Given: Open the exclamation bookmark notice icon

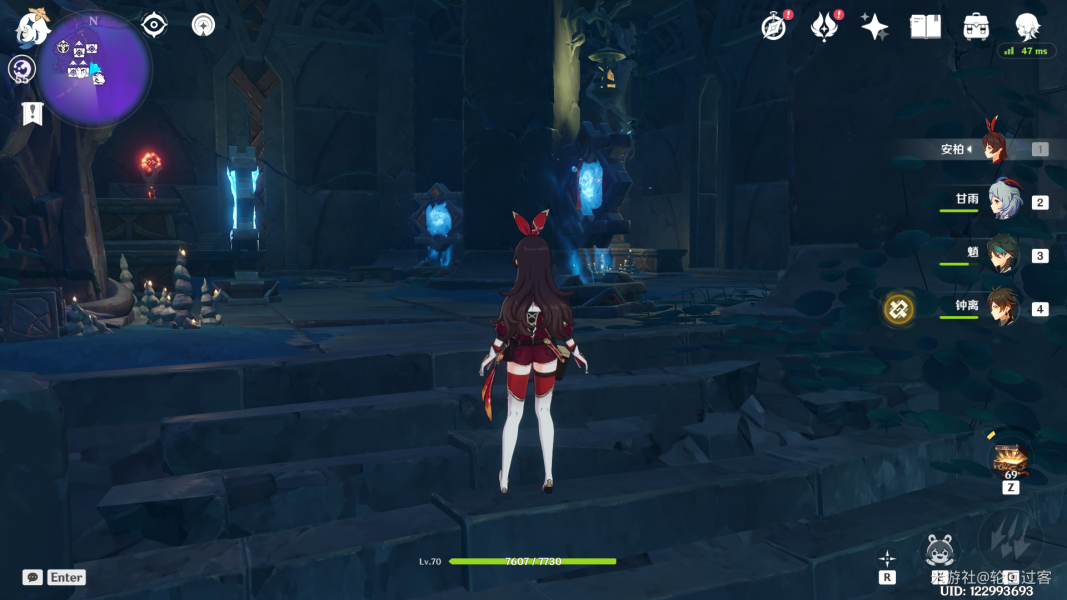Looking at the screenshot, I should [x=32, y=113].
